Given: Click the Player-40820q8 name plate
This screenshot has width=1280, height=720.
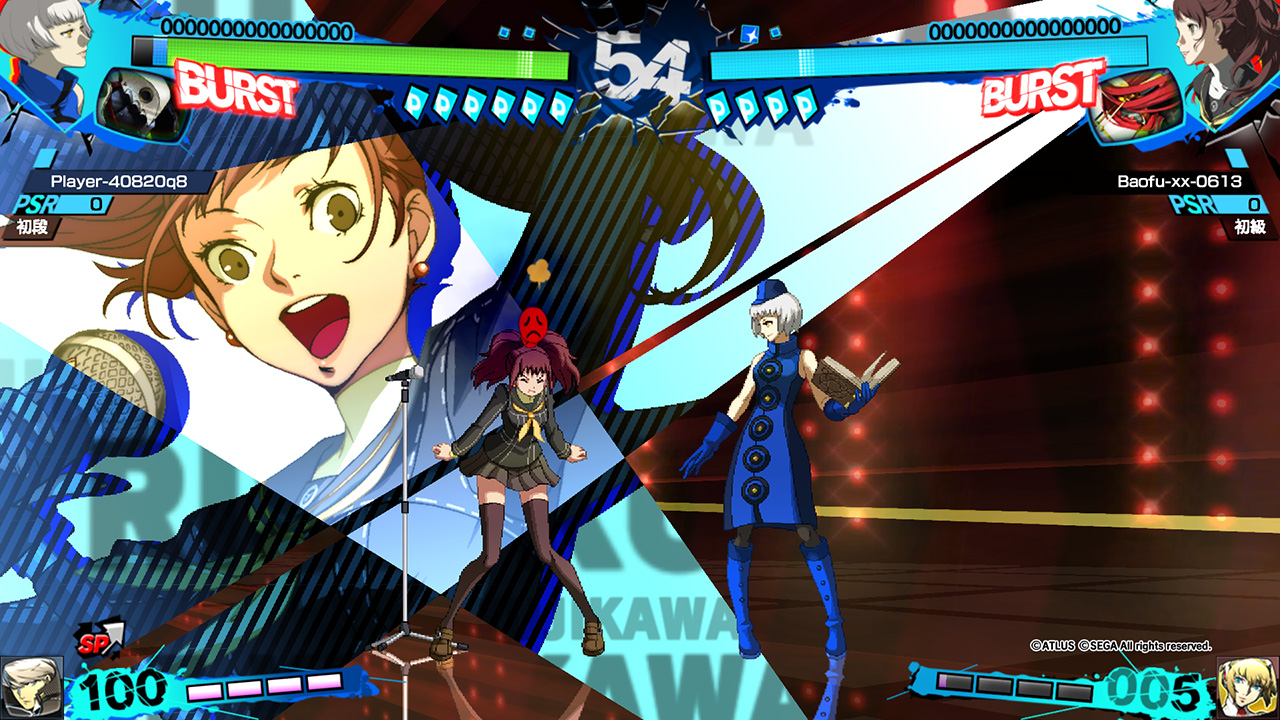Looking at the screenshot, I should (x=118, y=181).
